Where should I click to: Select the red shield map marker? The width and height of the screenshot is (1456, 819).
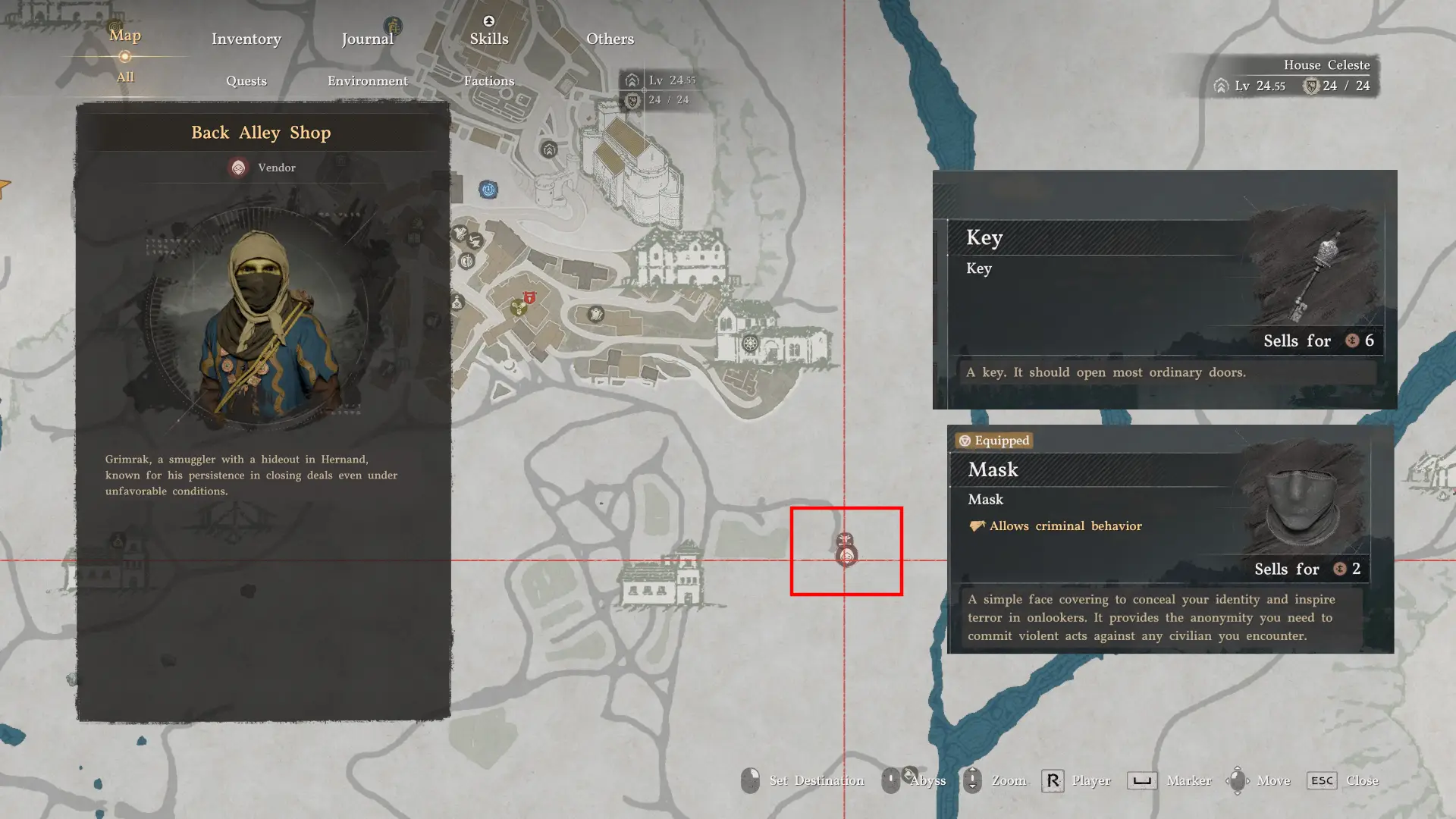529,298
